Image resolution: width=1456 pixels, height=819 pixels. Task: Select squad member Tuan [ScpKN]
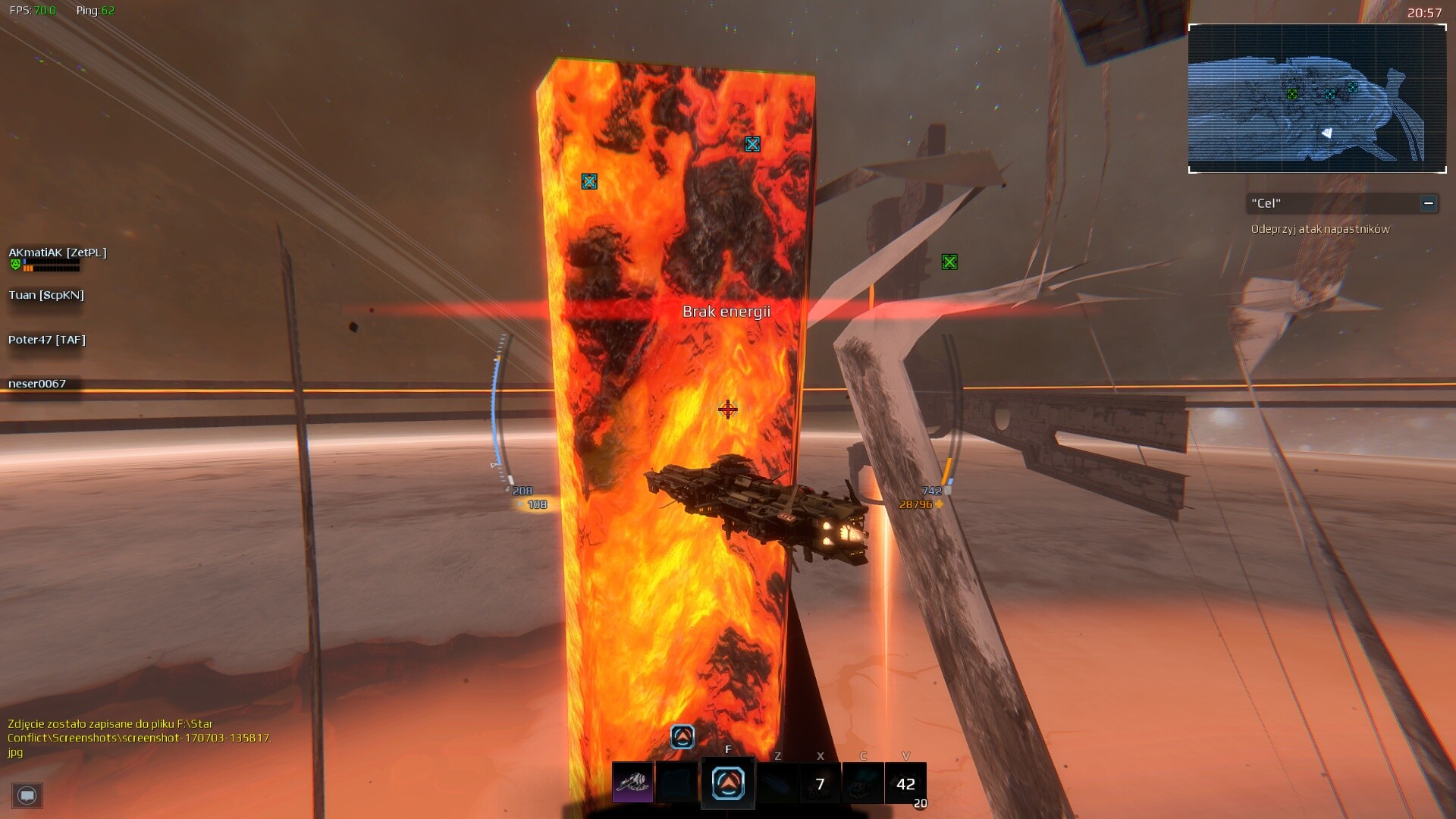pyautogui.click(x=46, y=295)
